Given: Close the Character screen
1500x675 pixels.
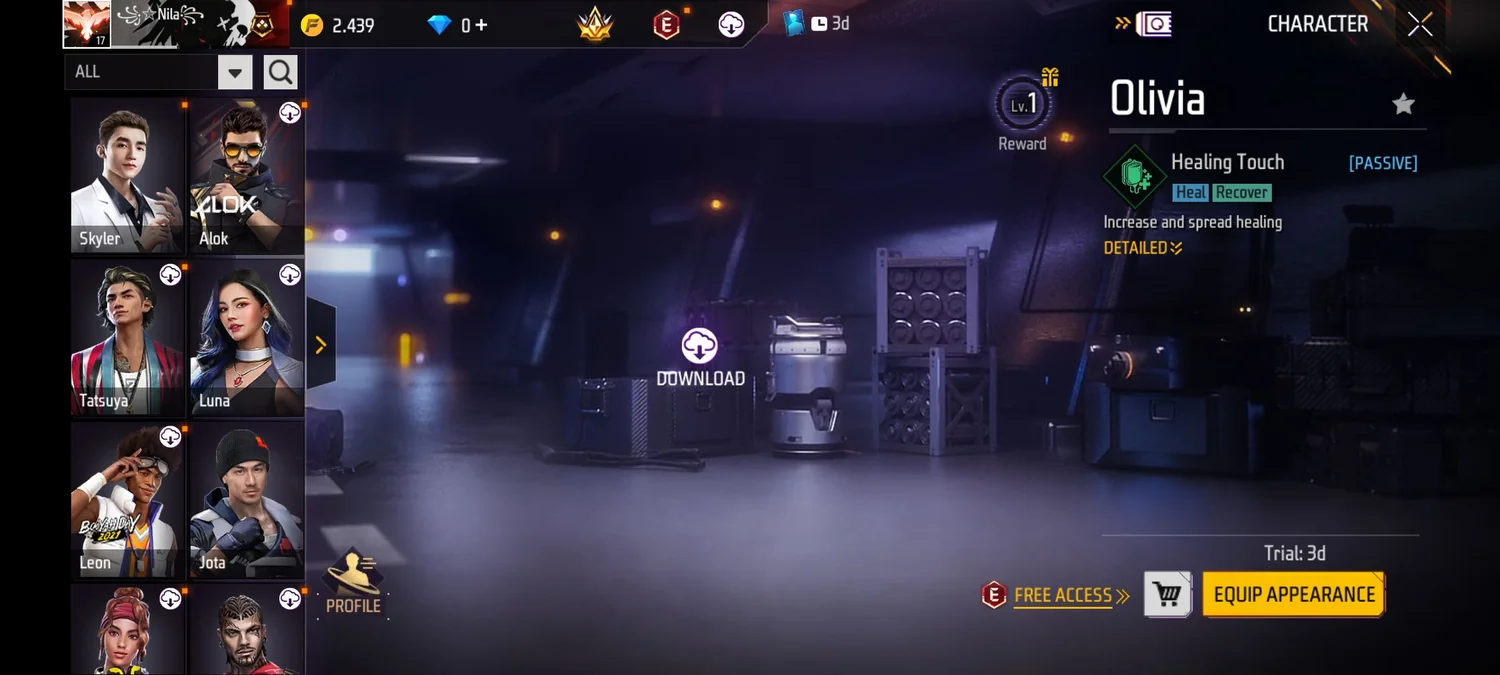Looking at the screenshot, I should point(1420,25).
